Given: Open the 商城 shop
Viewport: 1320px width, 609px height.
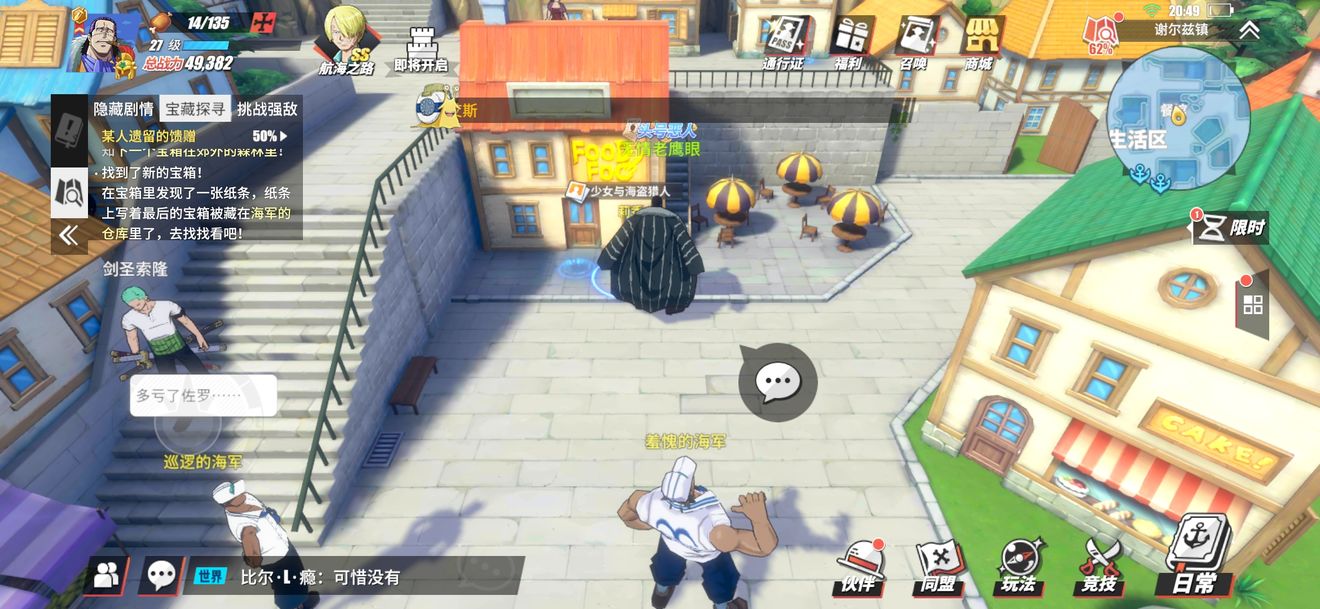Looking at the screenshot, I should coord(980,40).
